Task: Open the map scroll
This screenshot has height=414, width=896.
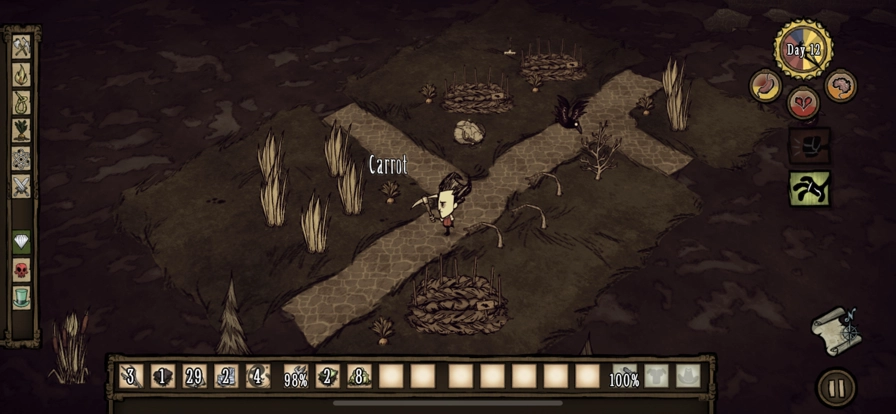Action: coord(835,330)
